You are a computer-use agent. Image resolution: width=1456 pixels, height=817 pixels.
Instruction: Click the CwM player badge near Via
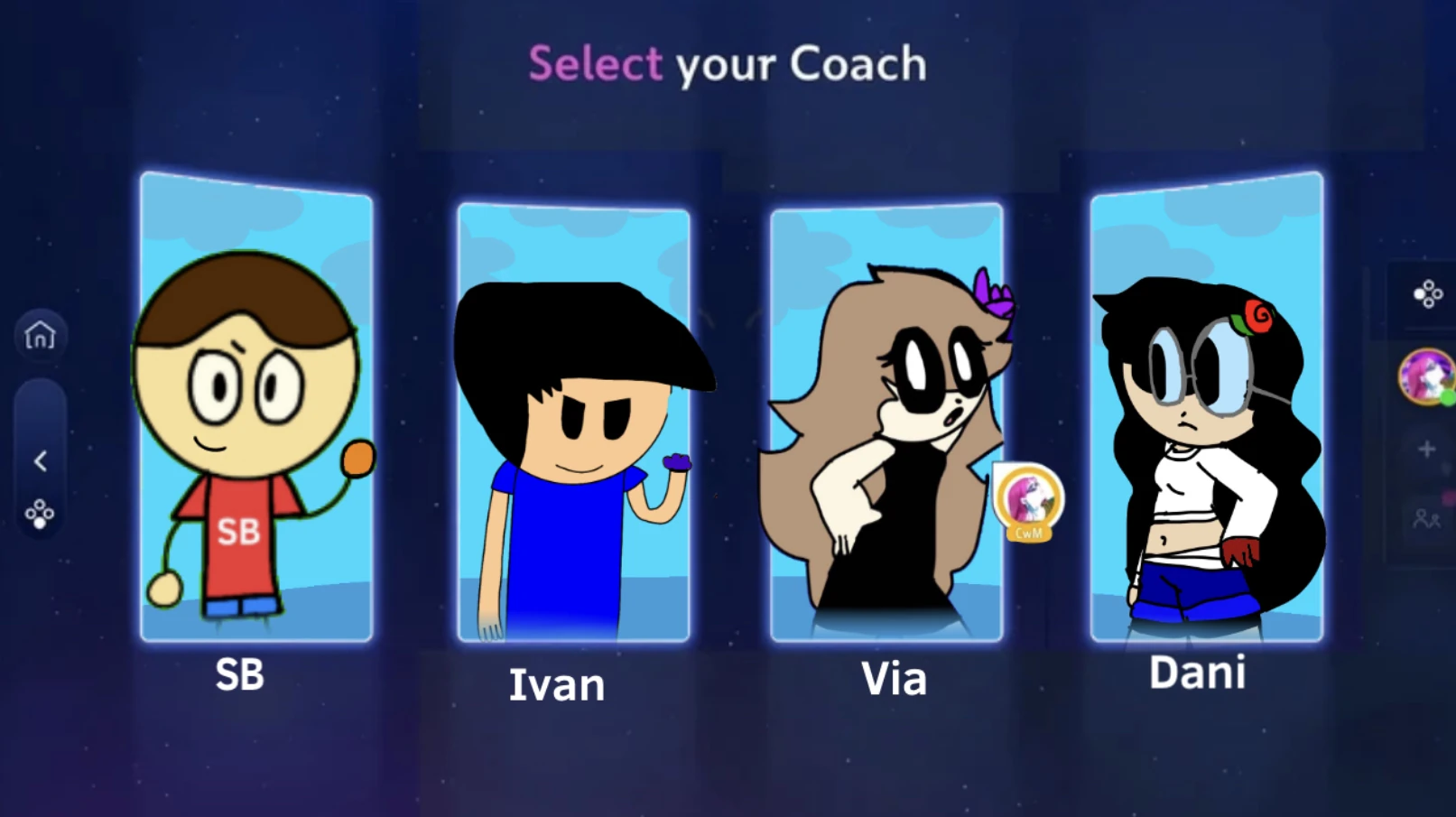click(x=1029, y=503)
